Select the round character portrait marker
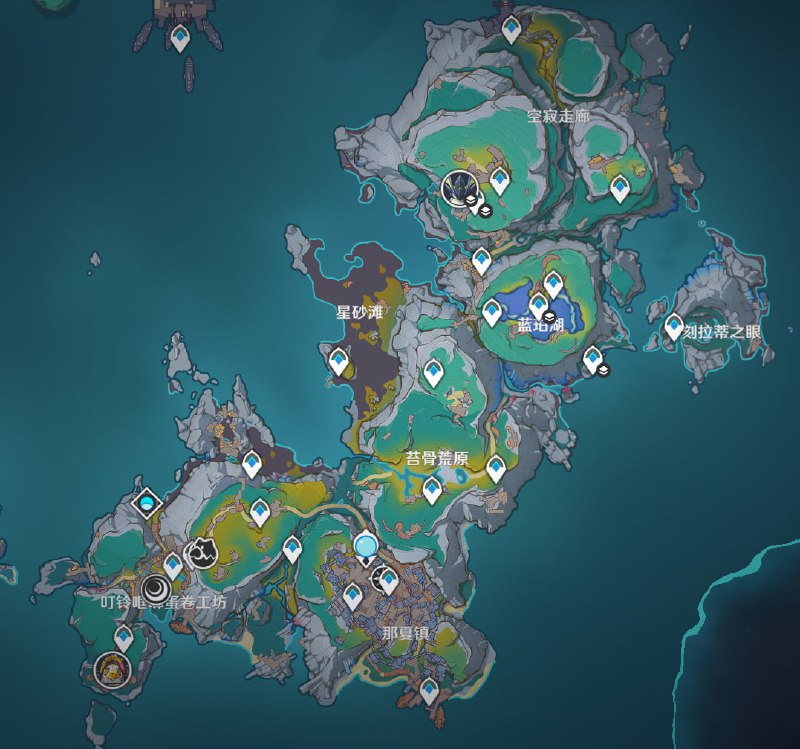Image resolution: width=800 pixels, height=749 pixels. coord(113,667)
